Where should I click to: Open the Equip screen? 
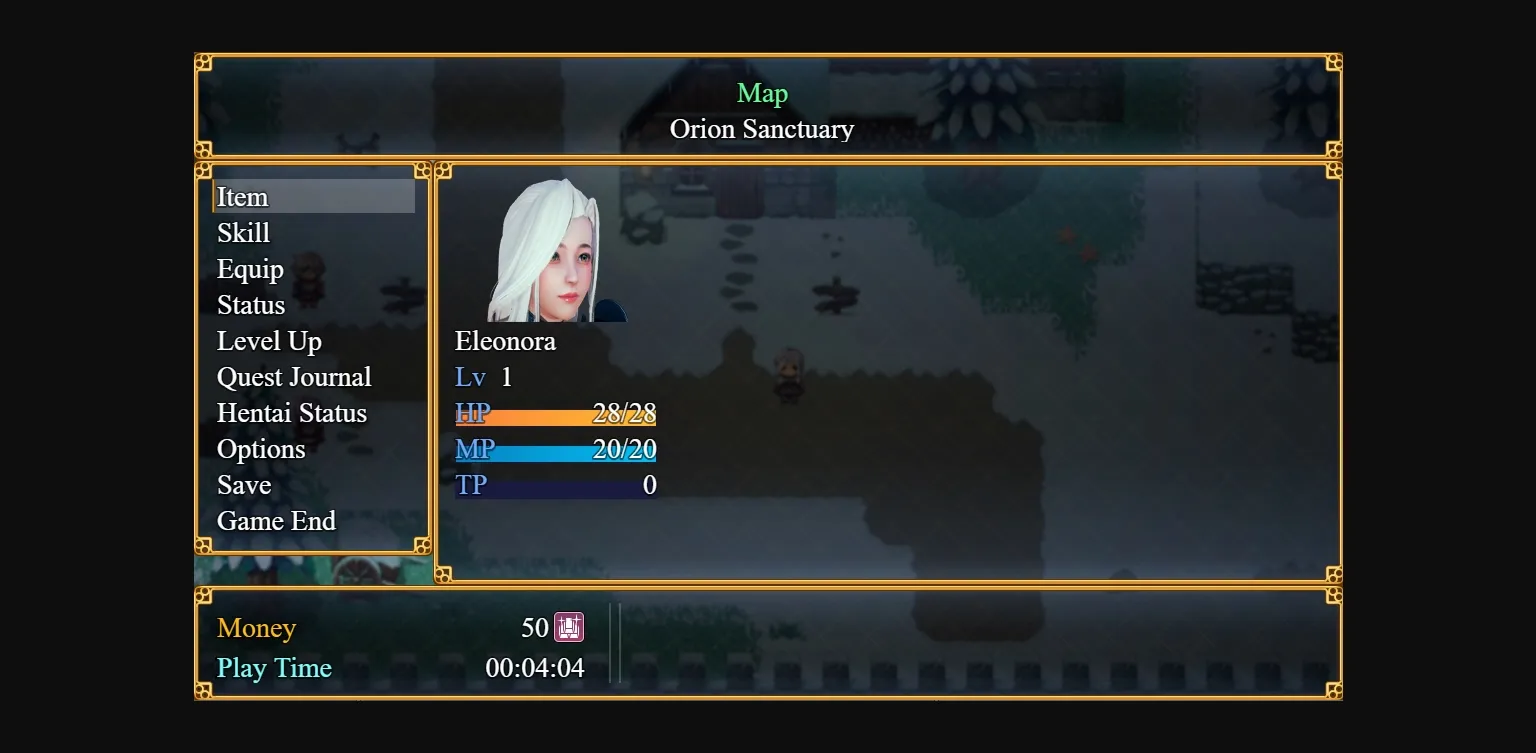[x=250, y=268]
